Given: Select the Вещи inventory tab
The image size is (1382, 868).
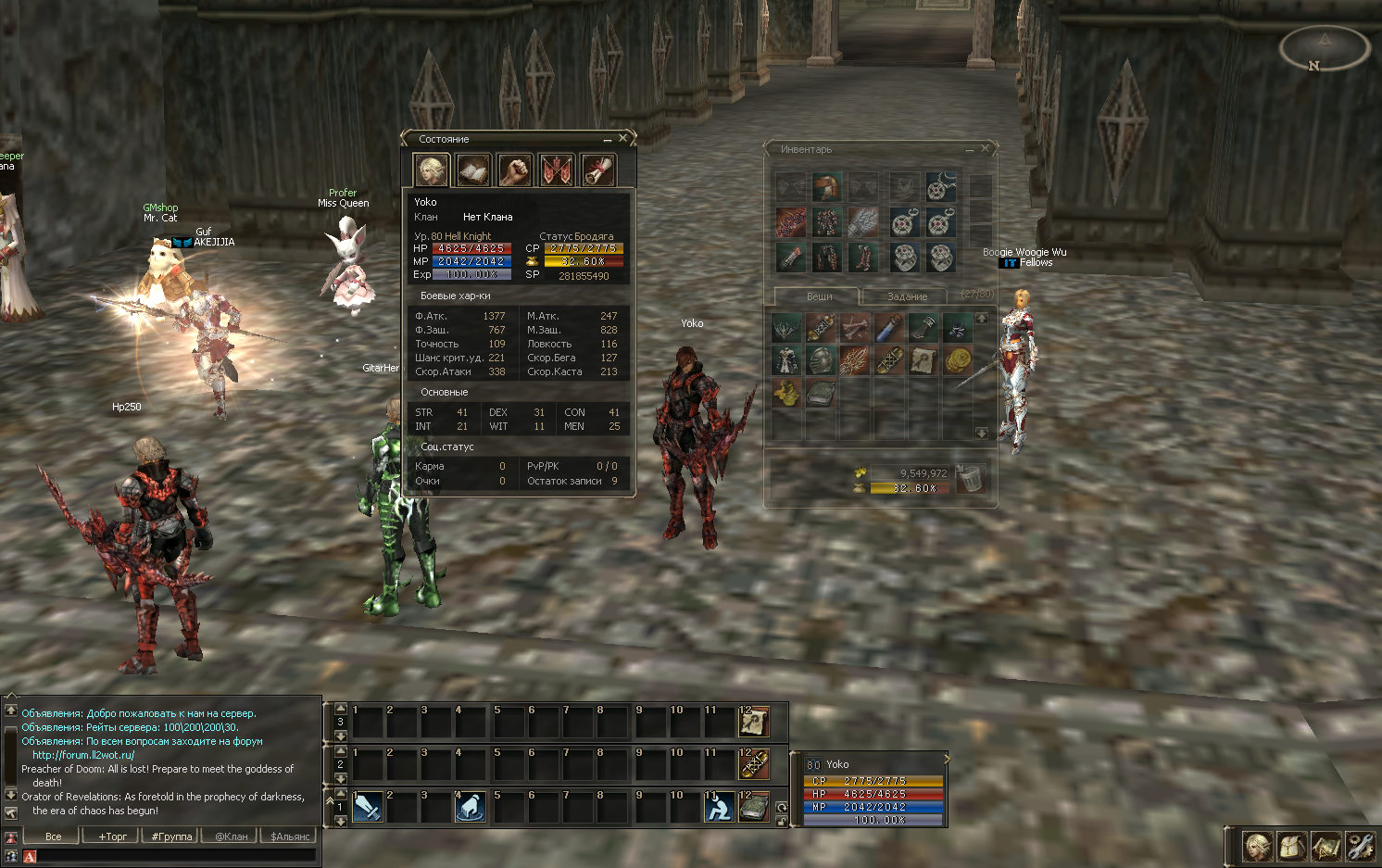Looking at the screenshot, I should click(819, 296).
